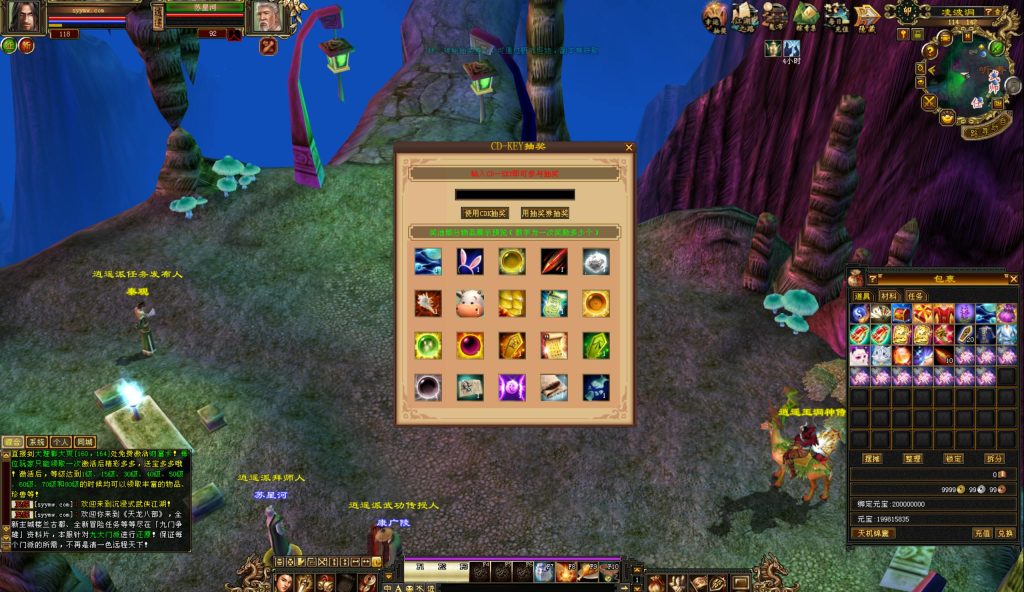
Task: Select the cow head prize icon
Action: click(x=469, y=303)
